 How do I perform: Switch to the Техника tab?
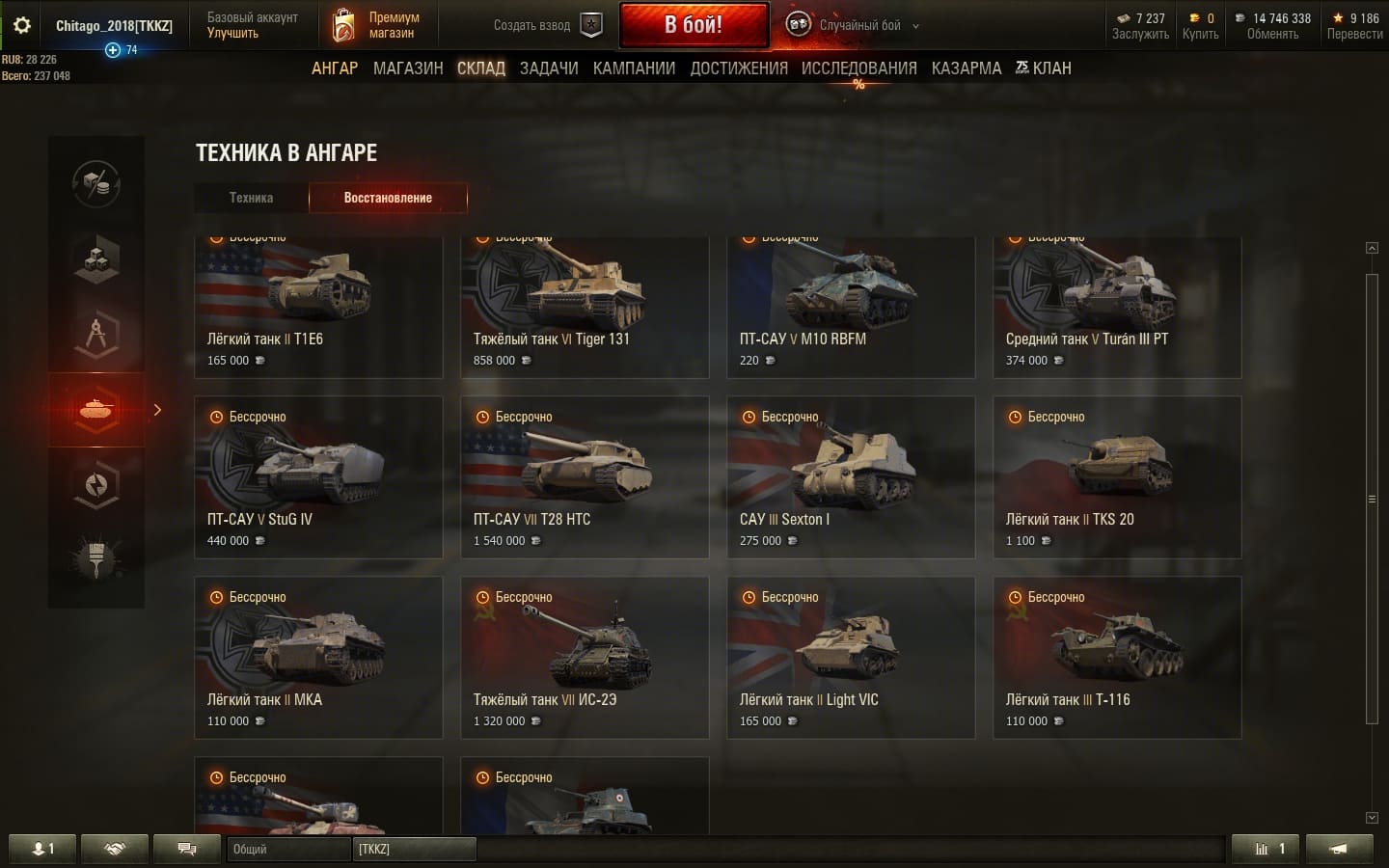click(x=251, y=198)
